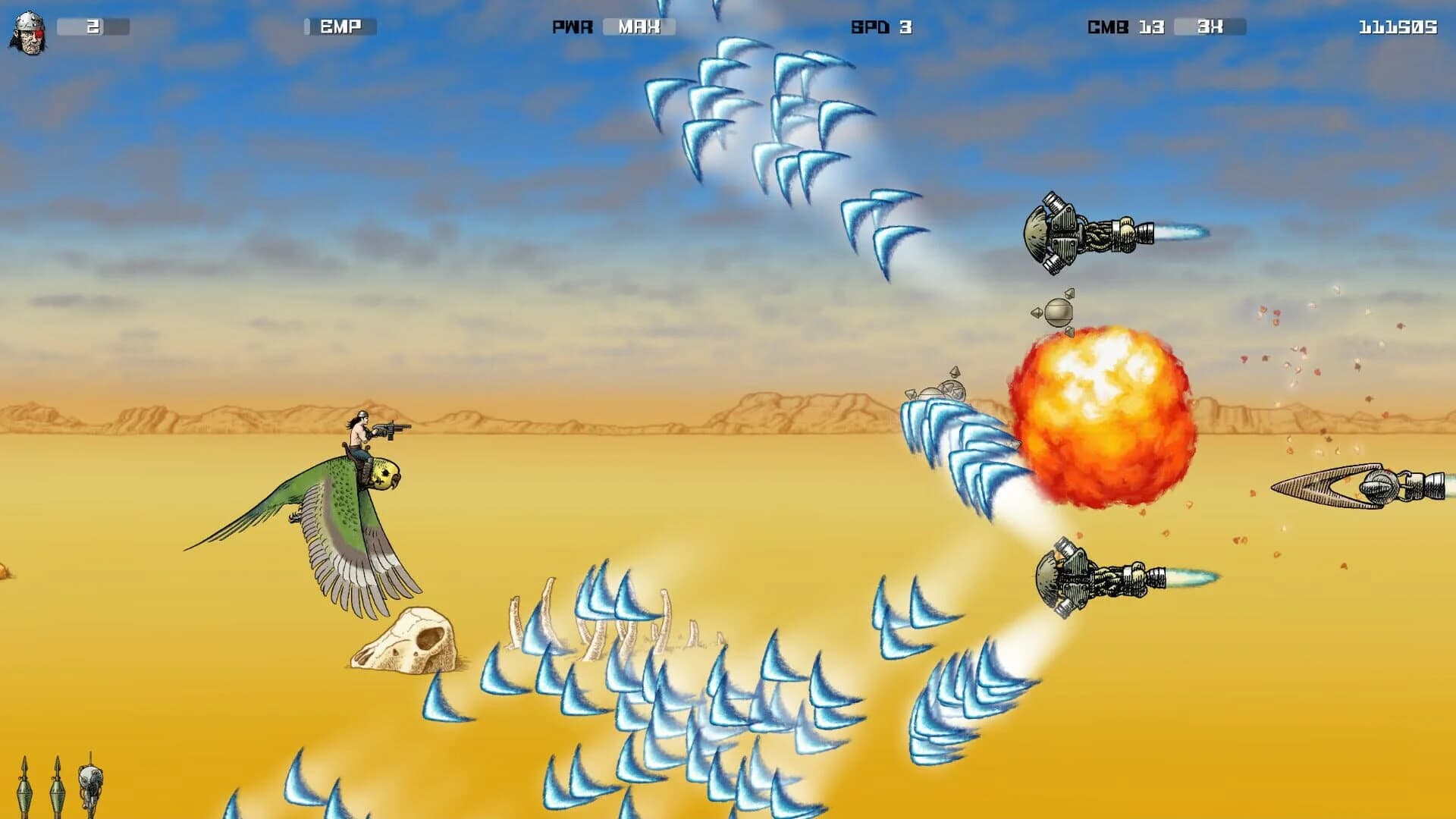This screenshot has width=1456, height=819.
Task: Click the top HUD status bar
Action: pyautogui.click(x=728, y=27)
